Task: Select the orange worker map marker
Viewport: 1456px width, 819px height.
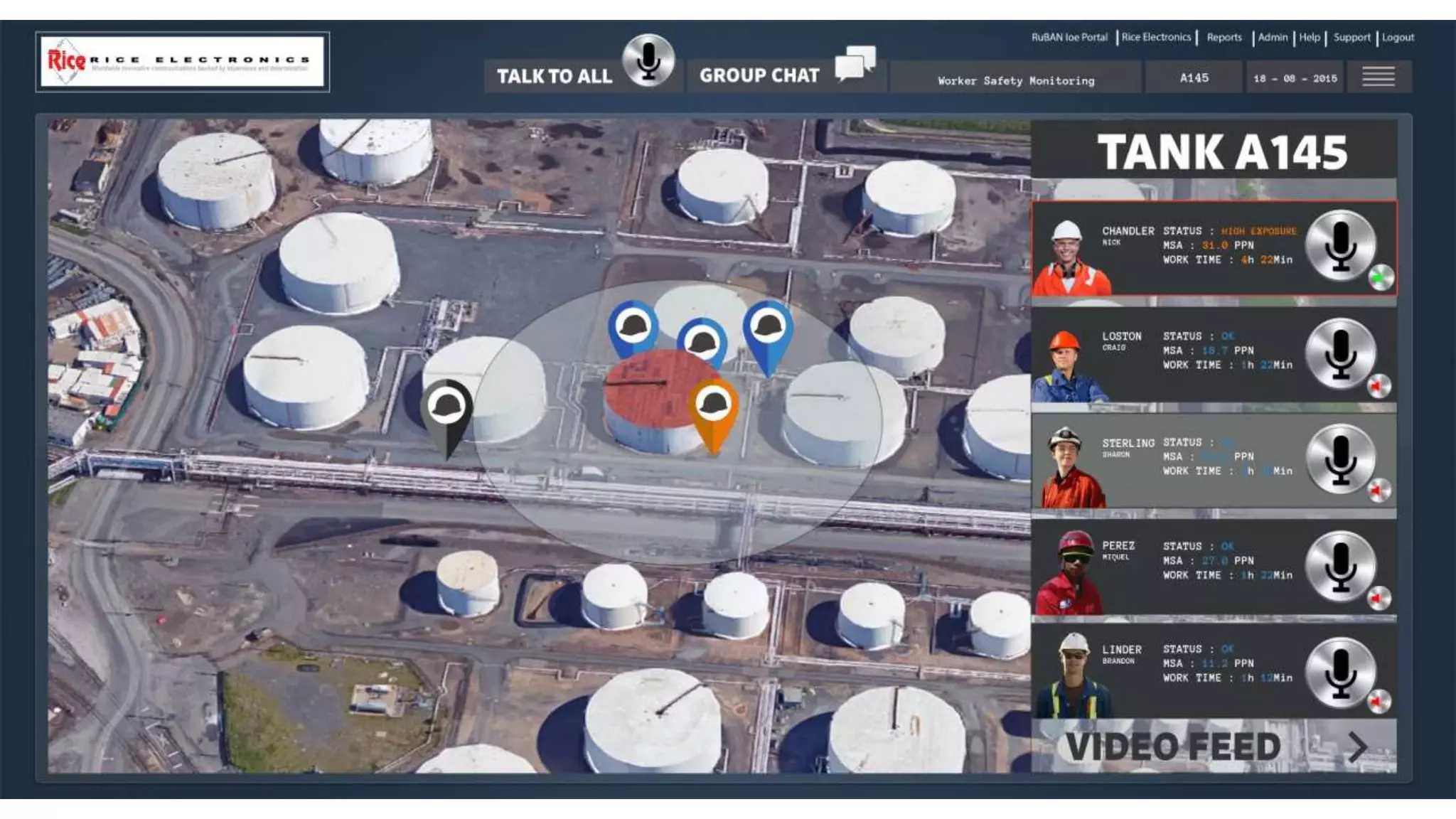Action: point(713,410)
